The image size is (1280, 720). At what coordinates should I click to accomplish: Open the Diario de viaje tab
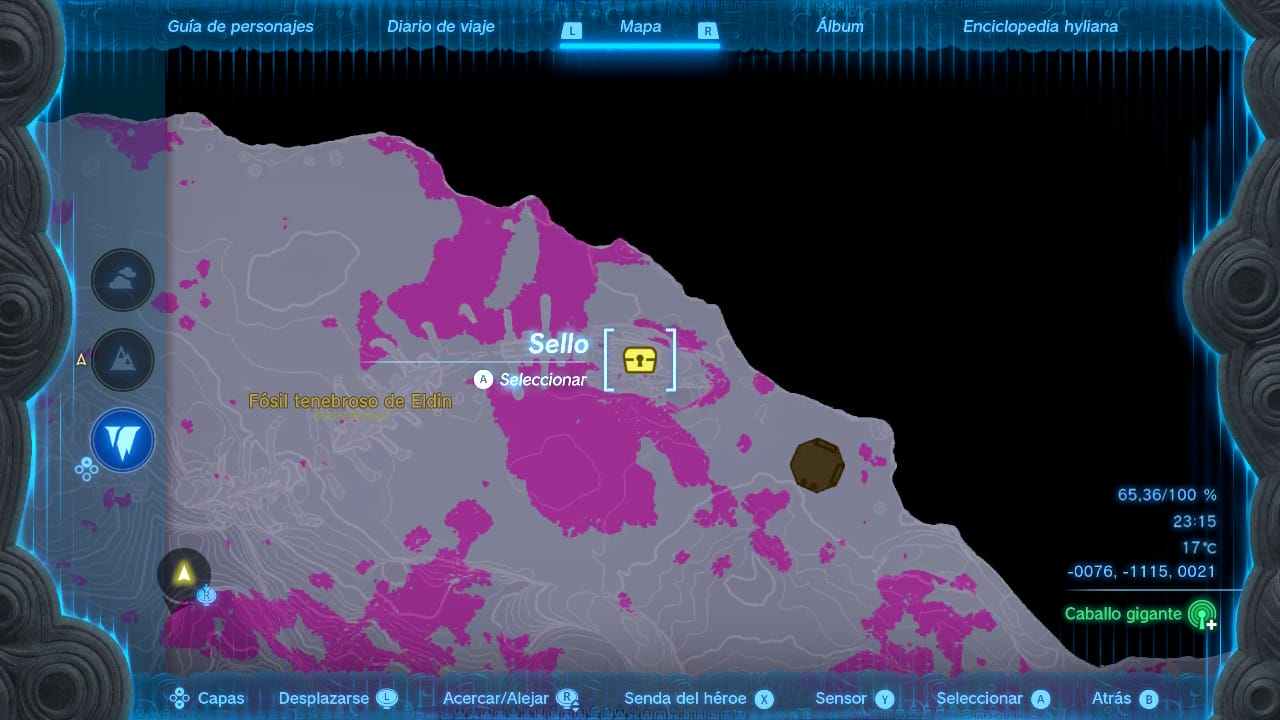pyautogui.click(x=441, y=27)
